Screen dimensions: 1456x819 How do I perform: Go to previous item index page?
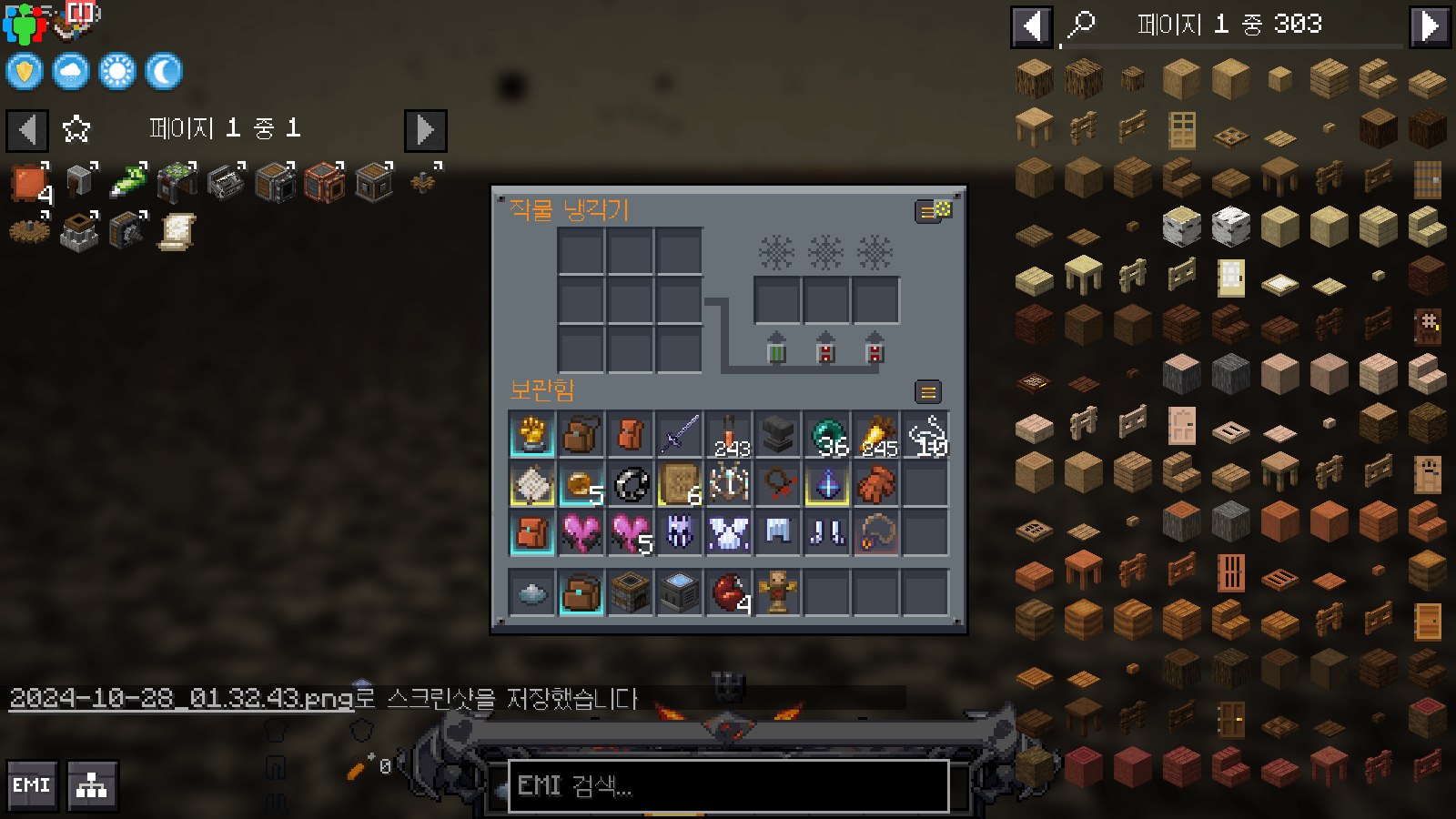tap(1032, 26)
